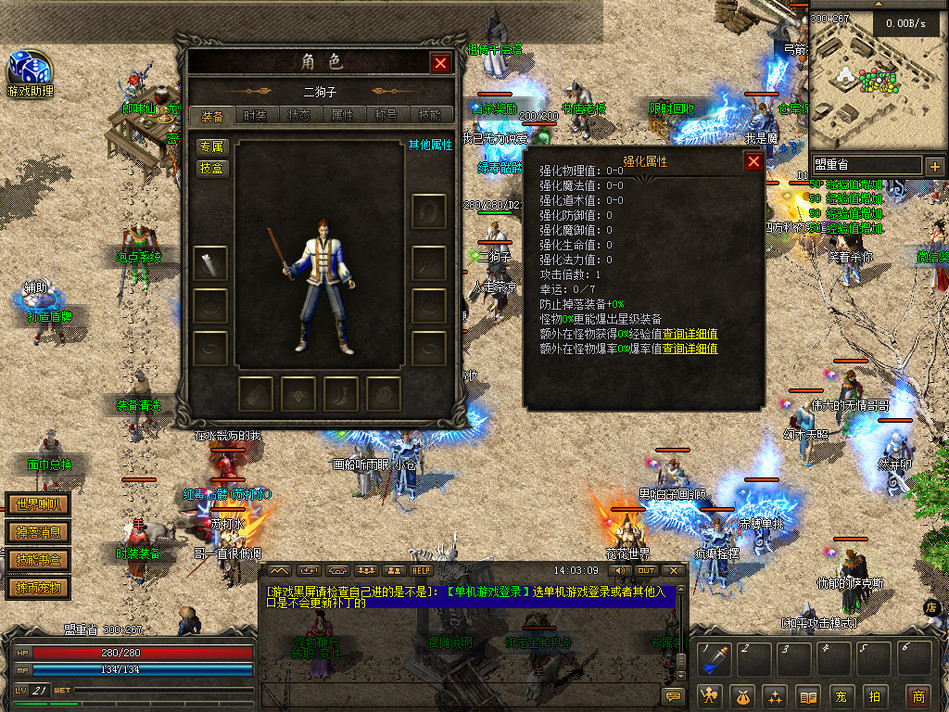Click the HELP button on chat bar
Viewport: 949px width, 712px height.
(421, 570)
